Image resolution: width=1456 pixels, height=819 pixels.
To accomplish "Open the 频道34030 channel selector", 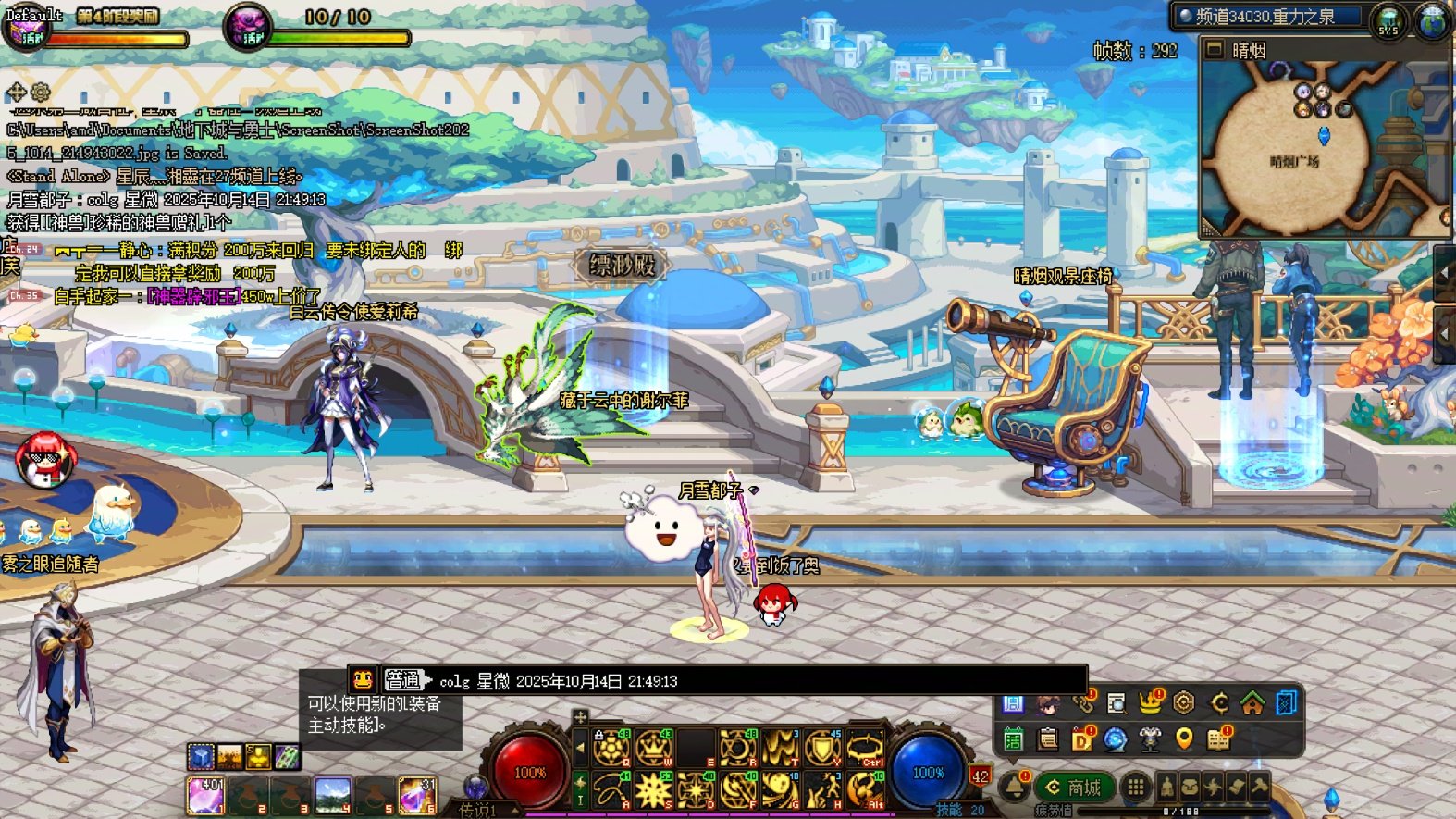I will point(1267,17).
